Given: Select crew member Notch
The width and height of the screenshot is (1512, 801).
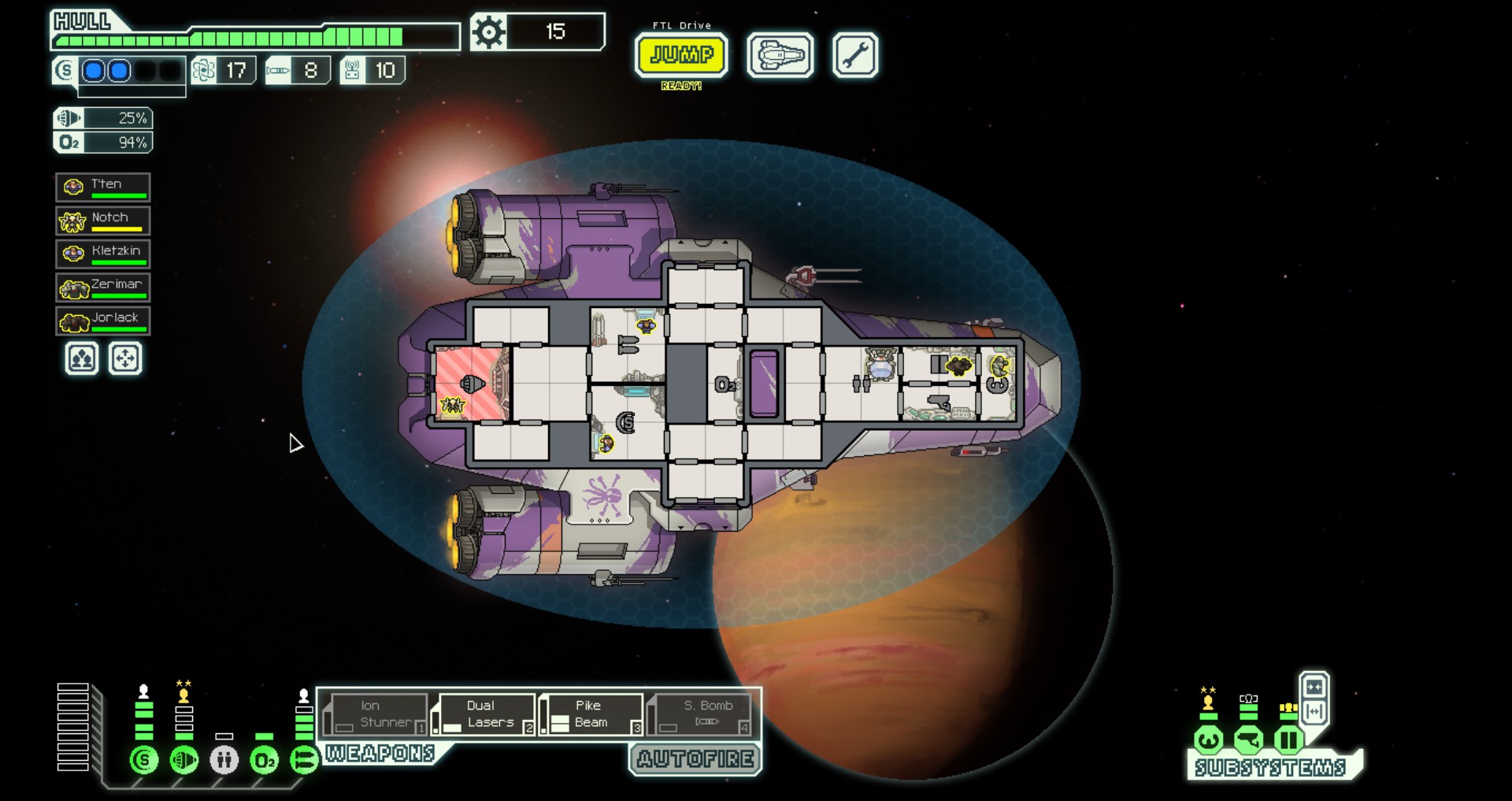Looking at the screenshot, I should [x=103, y=221].
